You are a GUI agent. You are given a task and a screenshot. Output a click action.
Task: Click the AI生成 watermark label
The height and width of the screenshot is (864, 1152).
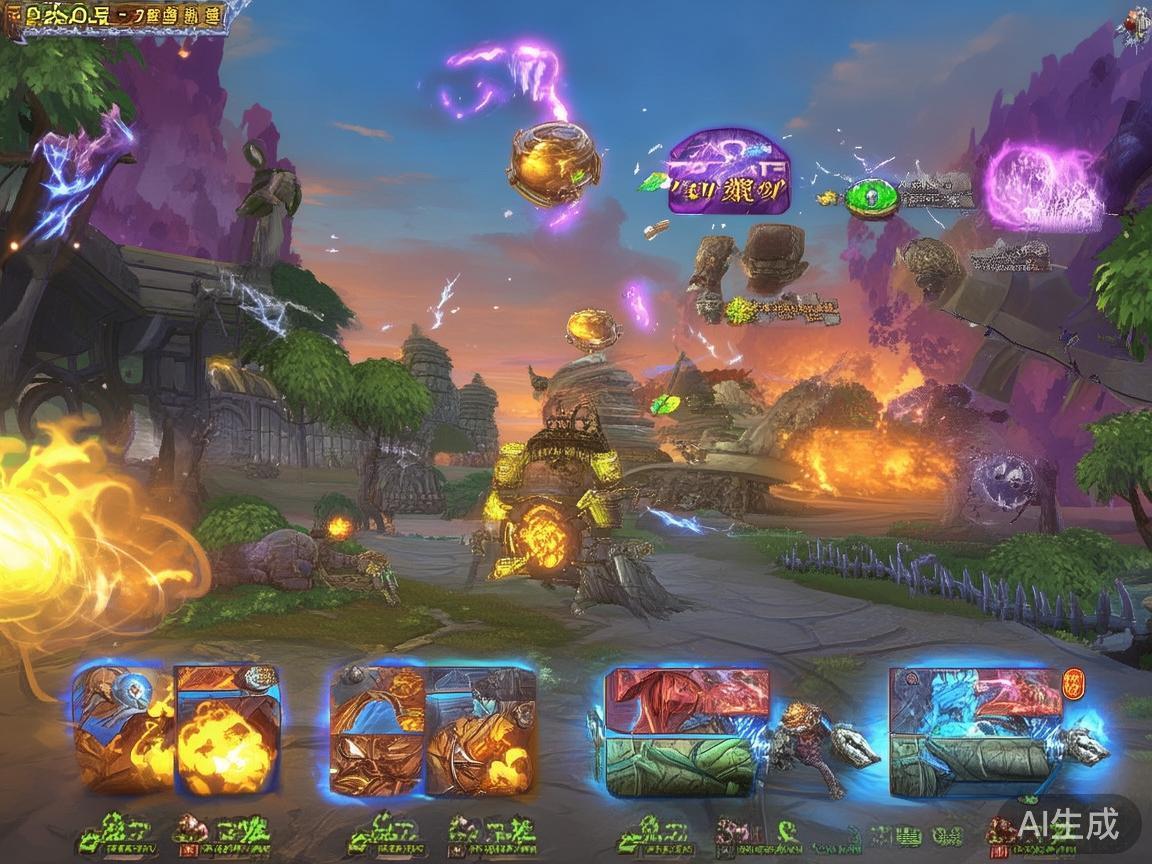1068,824
